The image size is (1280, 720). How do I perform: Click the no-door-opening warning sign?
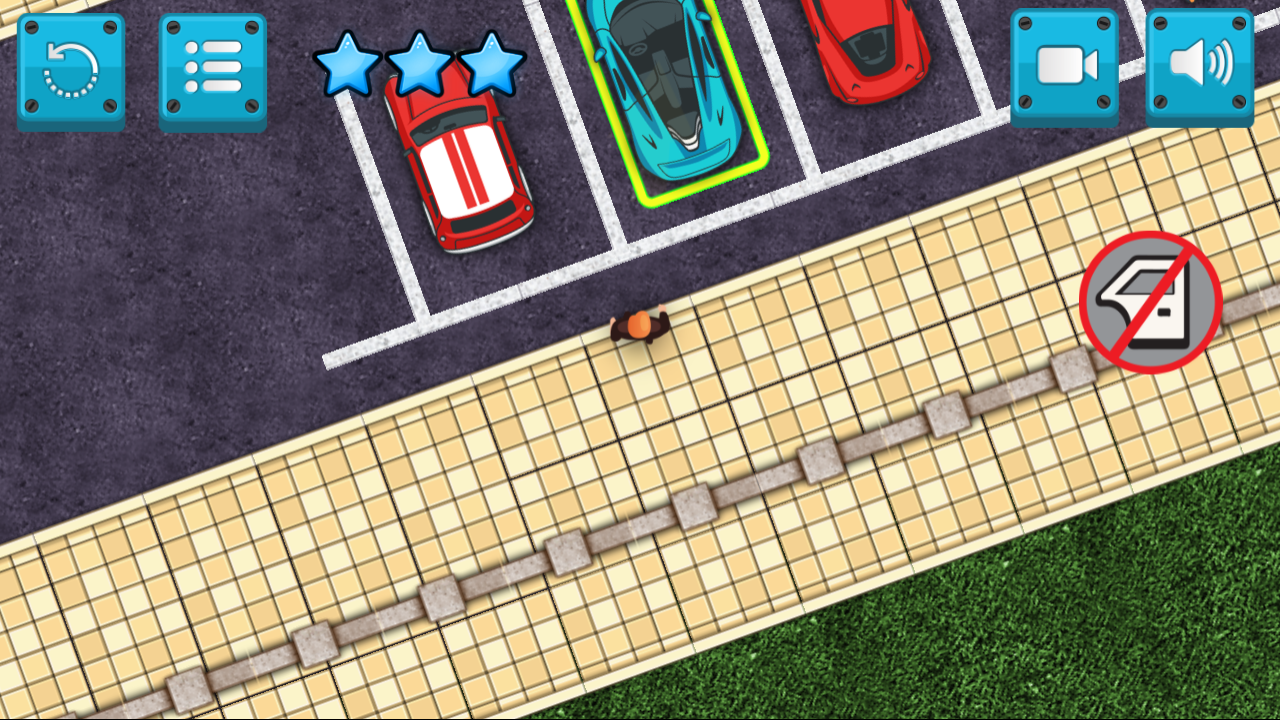coord(1150,303)
